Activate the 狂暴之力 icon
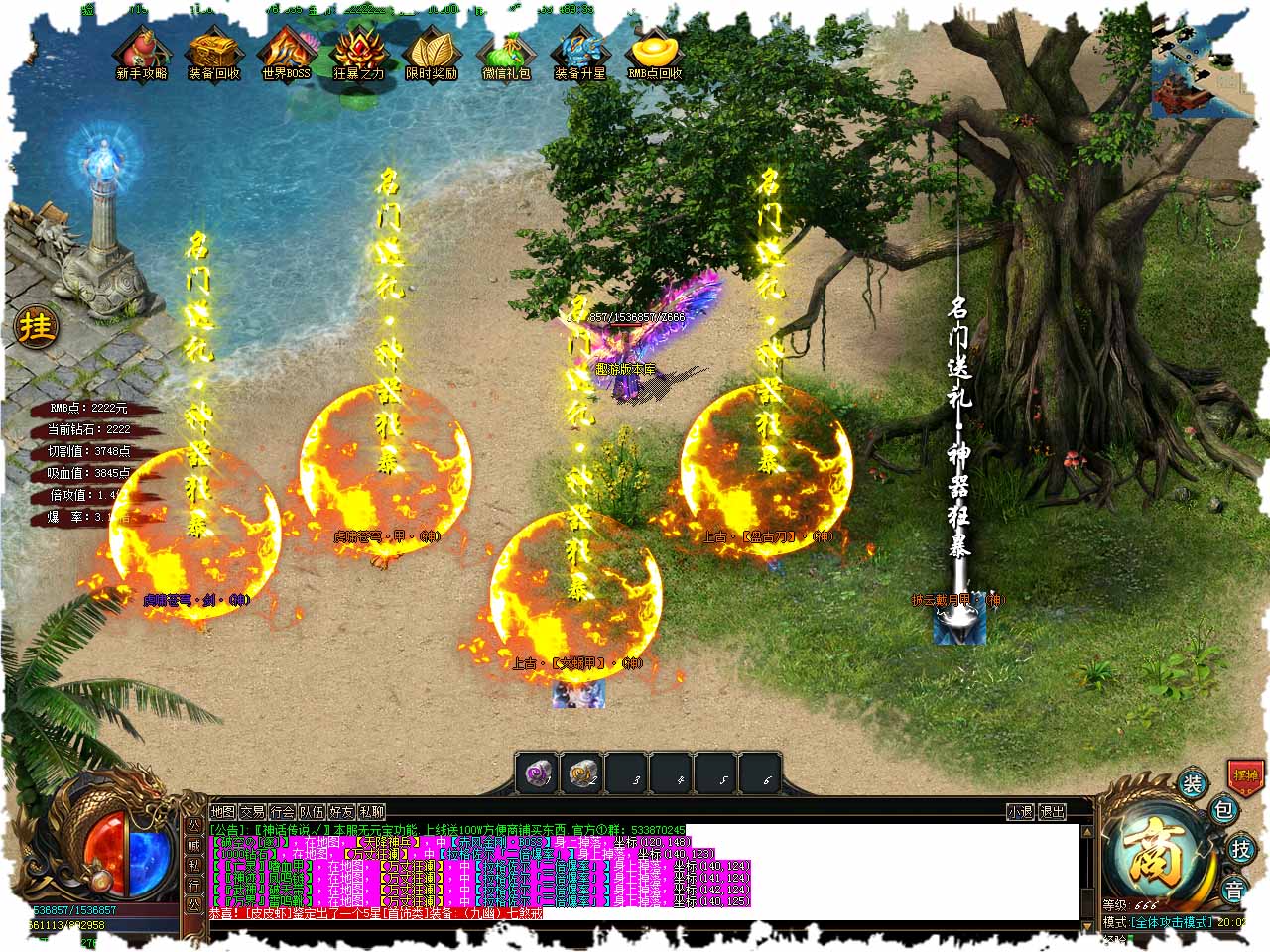This screenshot has width=1270, height=952. point(358,54)
